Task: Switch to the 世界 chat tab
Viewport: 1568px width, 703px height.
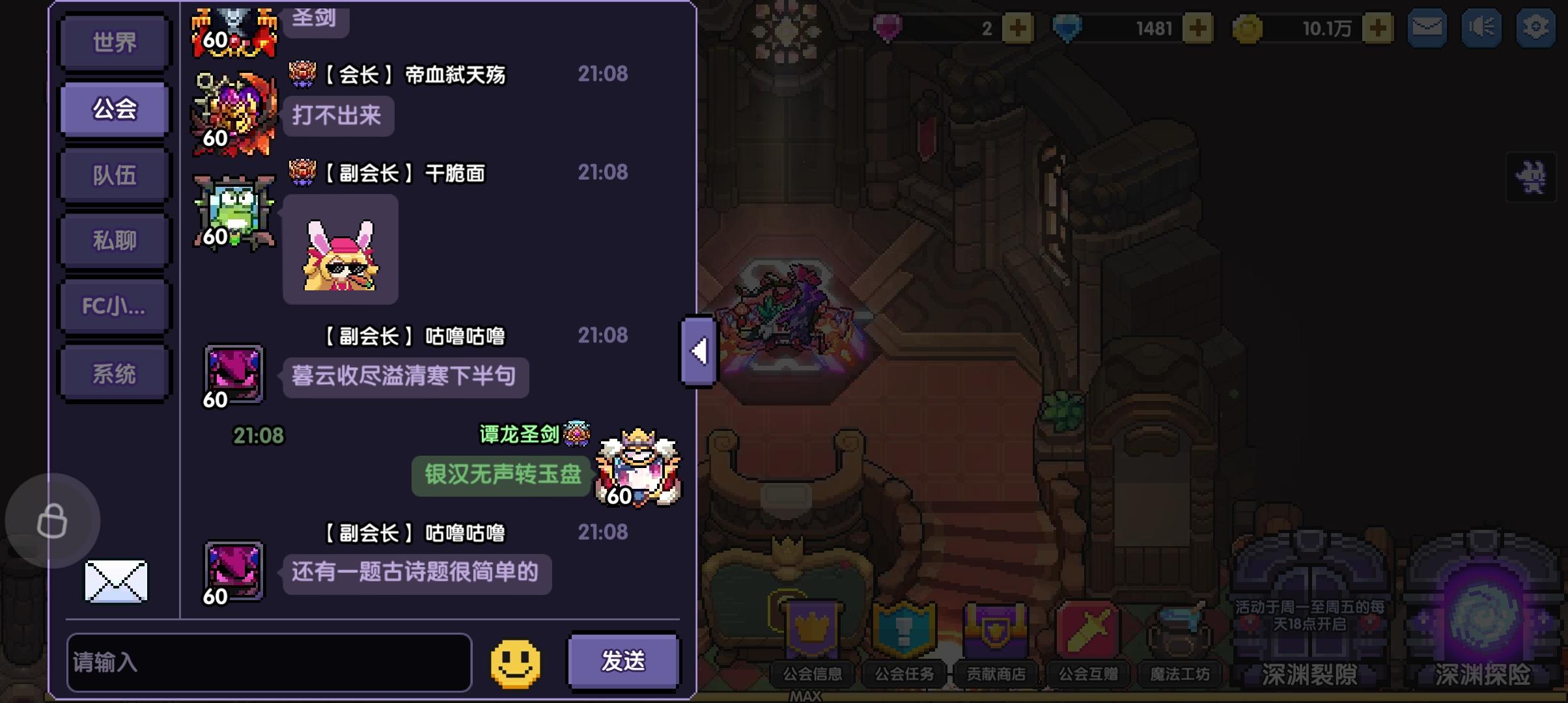Action: point(114,42)
